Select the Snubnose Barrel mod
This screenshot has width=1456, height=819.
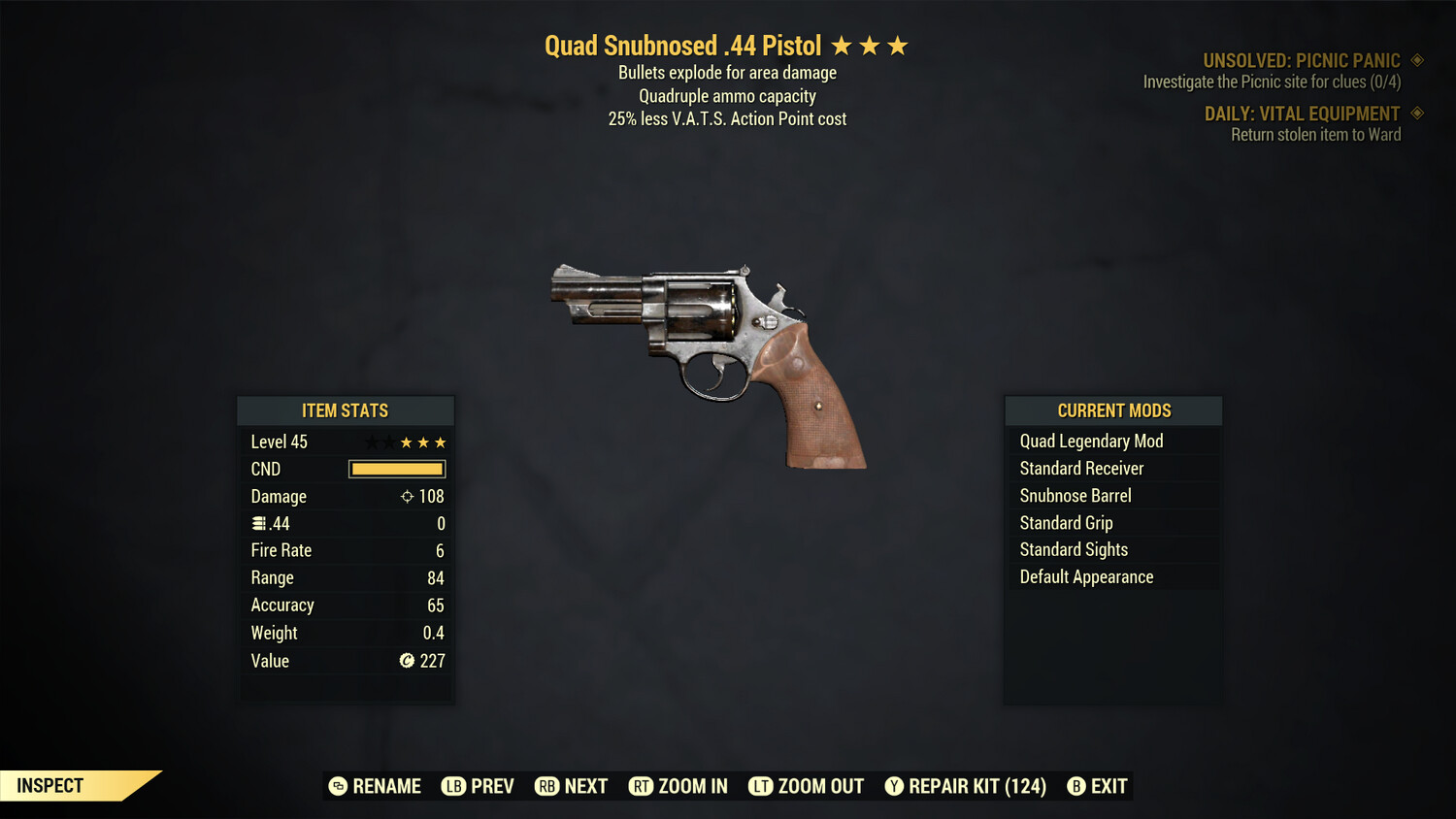tap(1075, 495)
